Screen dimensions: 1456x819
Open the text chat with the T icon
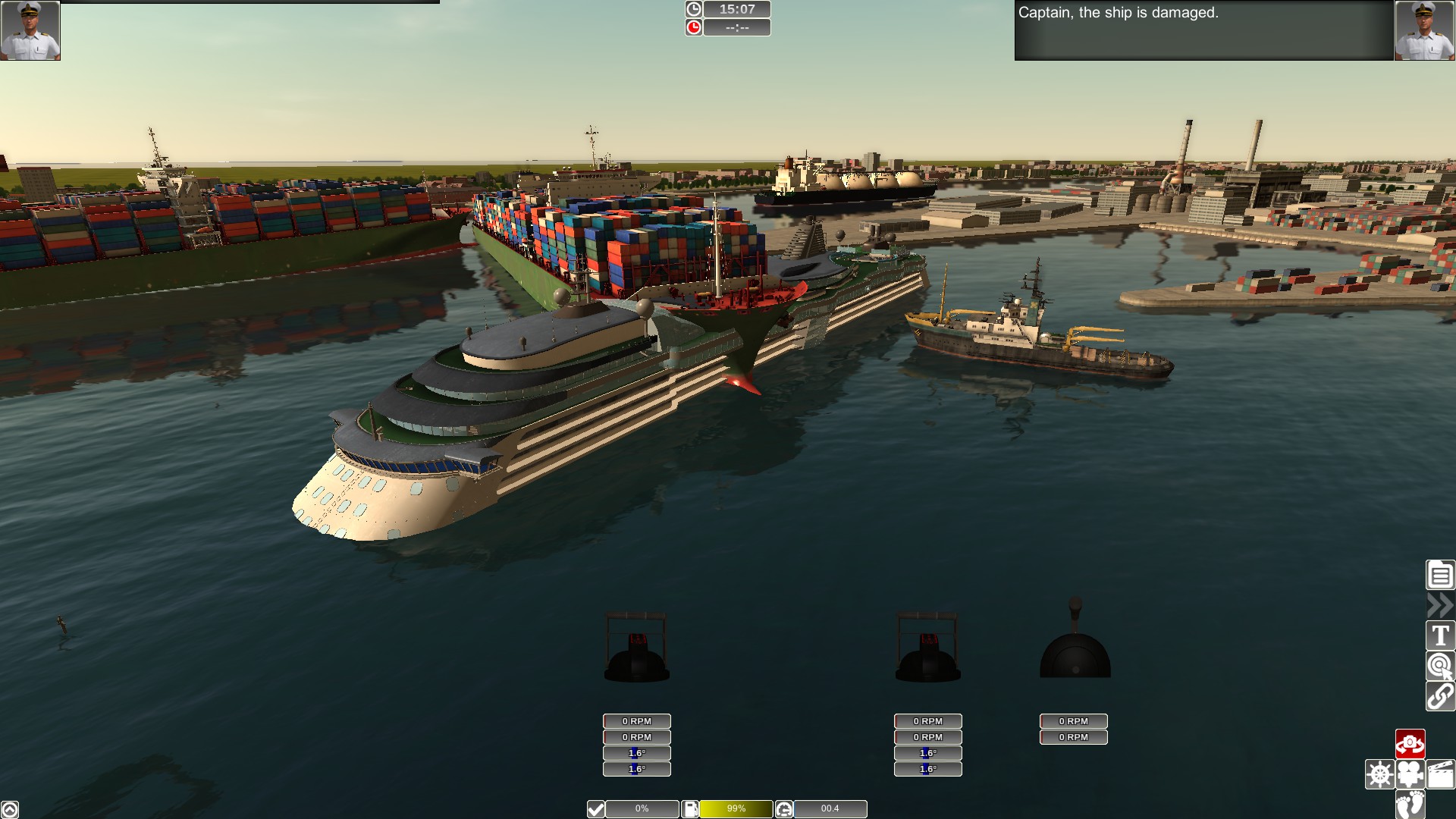[1439, 635]
